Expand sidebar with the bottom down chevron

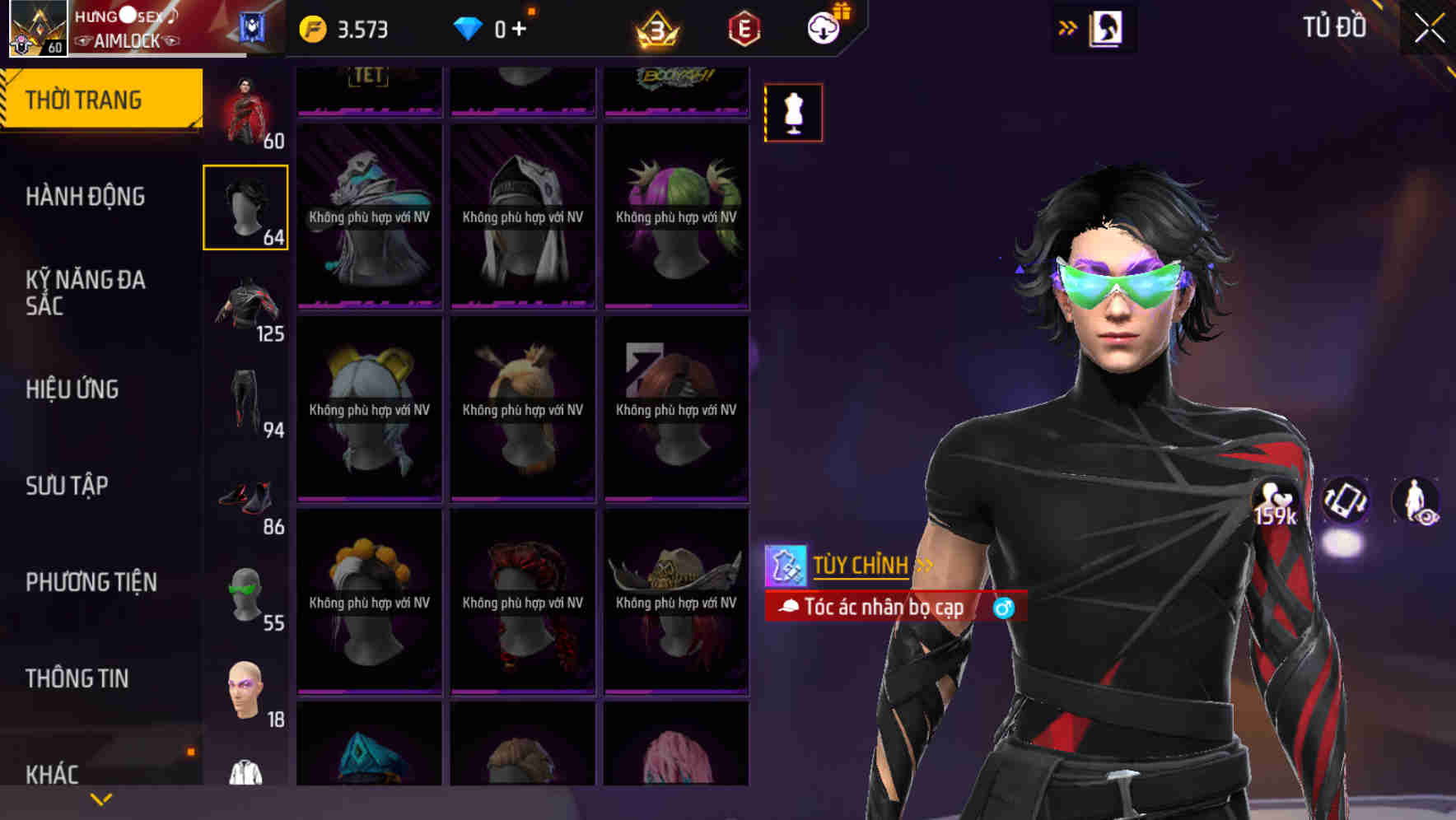tap(99, 798)
